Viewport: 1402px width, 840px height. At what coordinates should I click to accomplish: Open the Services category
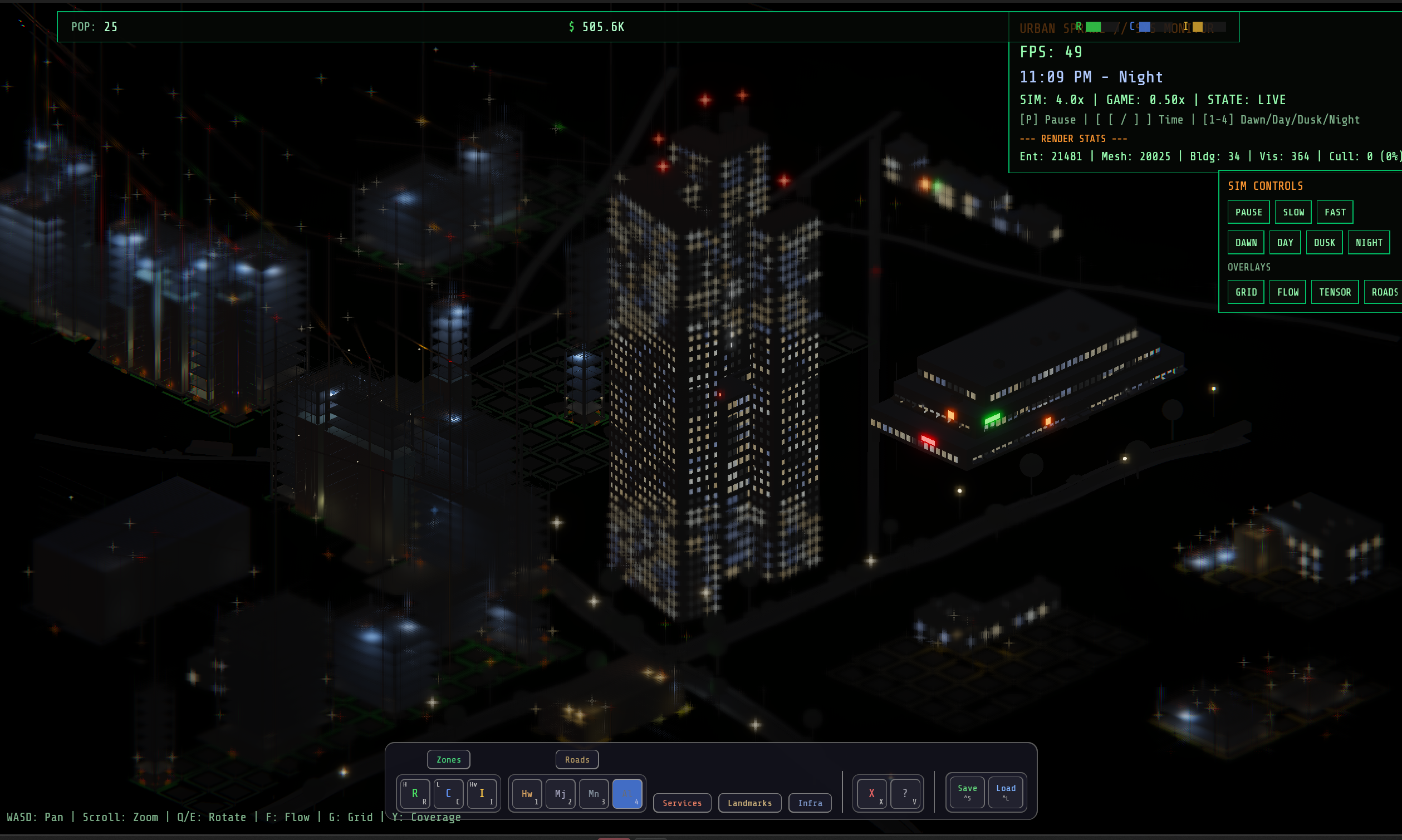point(682,803)
